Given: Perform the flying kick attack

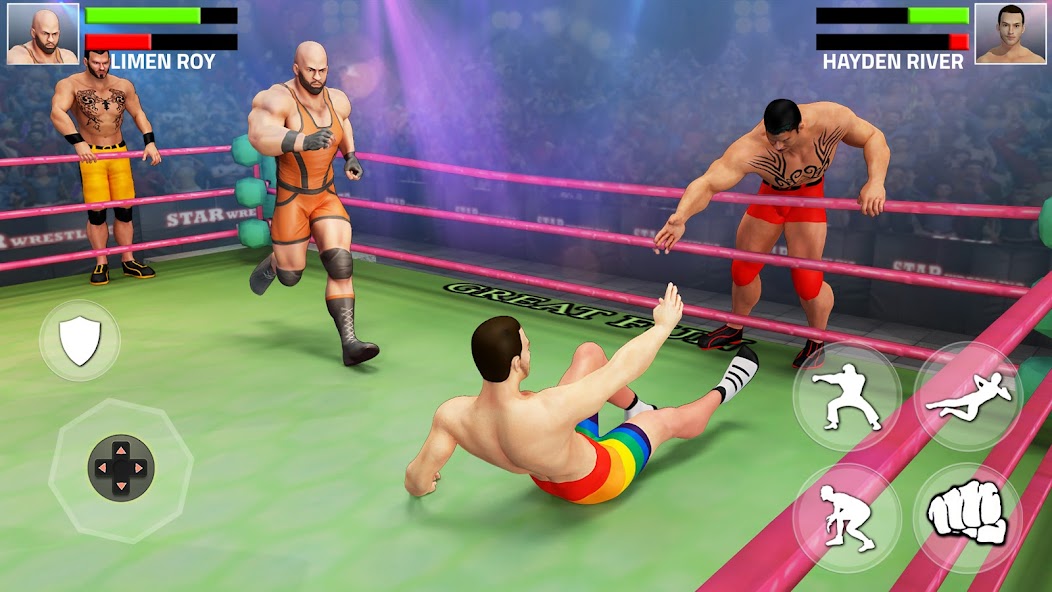Looking at the screenshot, I should pyautogui.click(x=967, y=395).
